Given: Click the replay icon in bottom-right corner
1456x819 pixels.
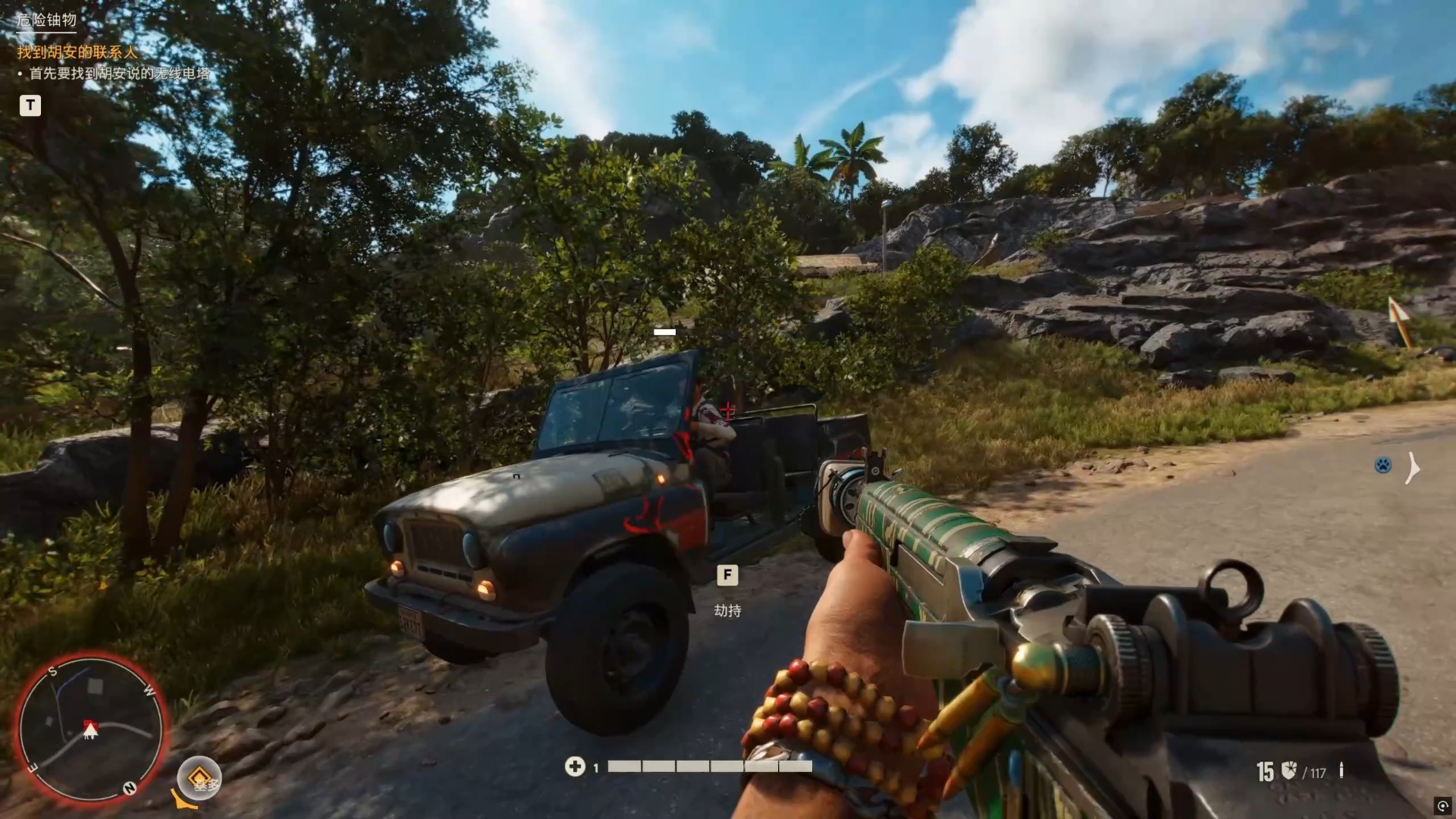Looking at the screenshot, I should click(1442, 805).
